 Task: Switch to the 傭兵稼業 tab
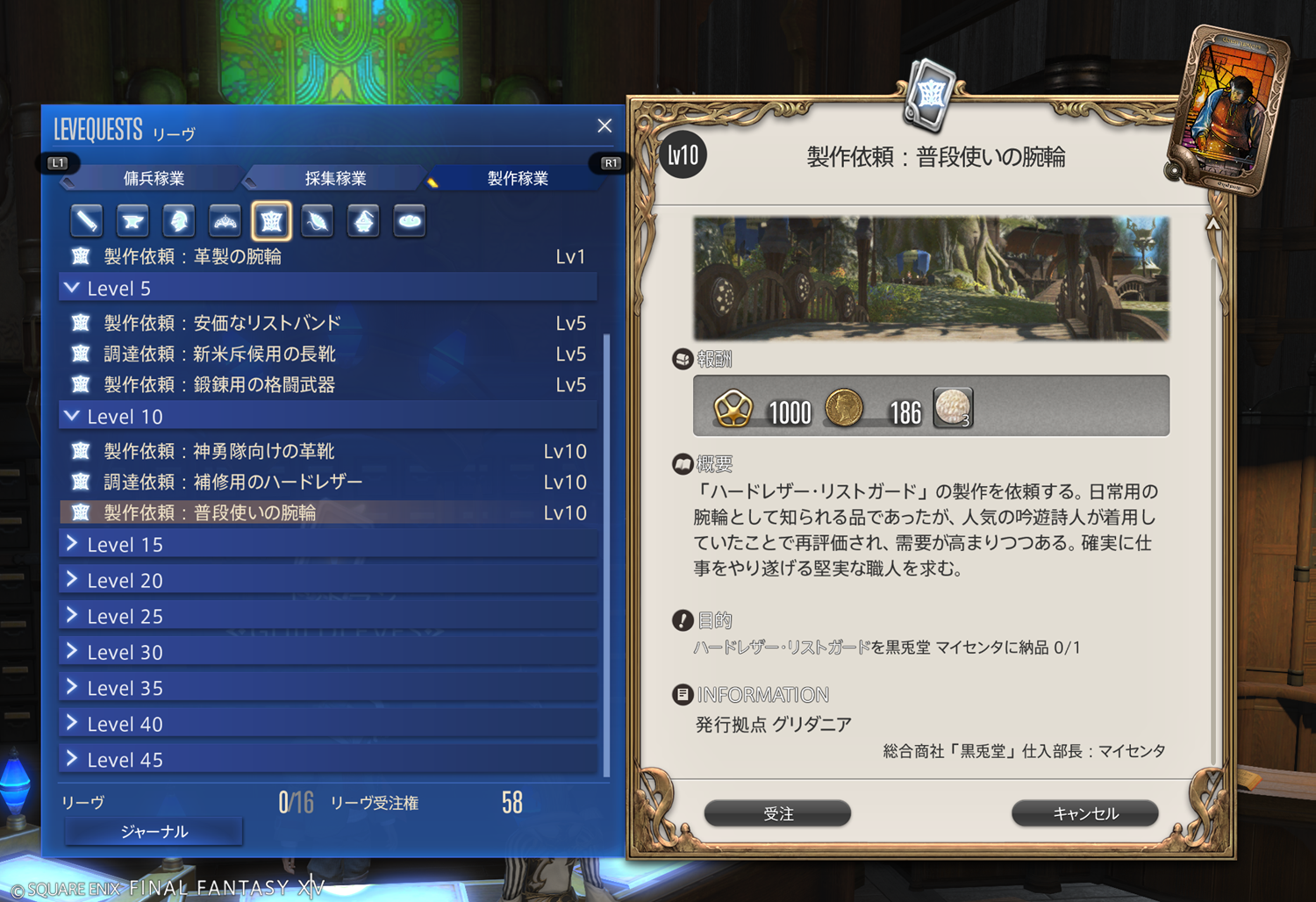pos(154,178)
